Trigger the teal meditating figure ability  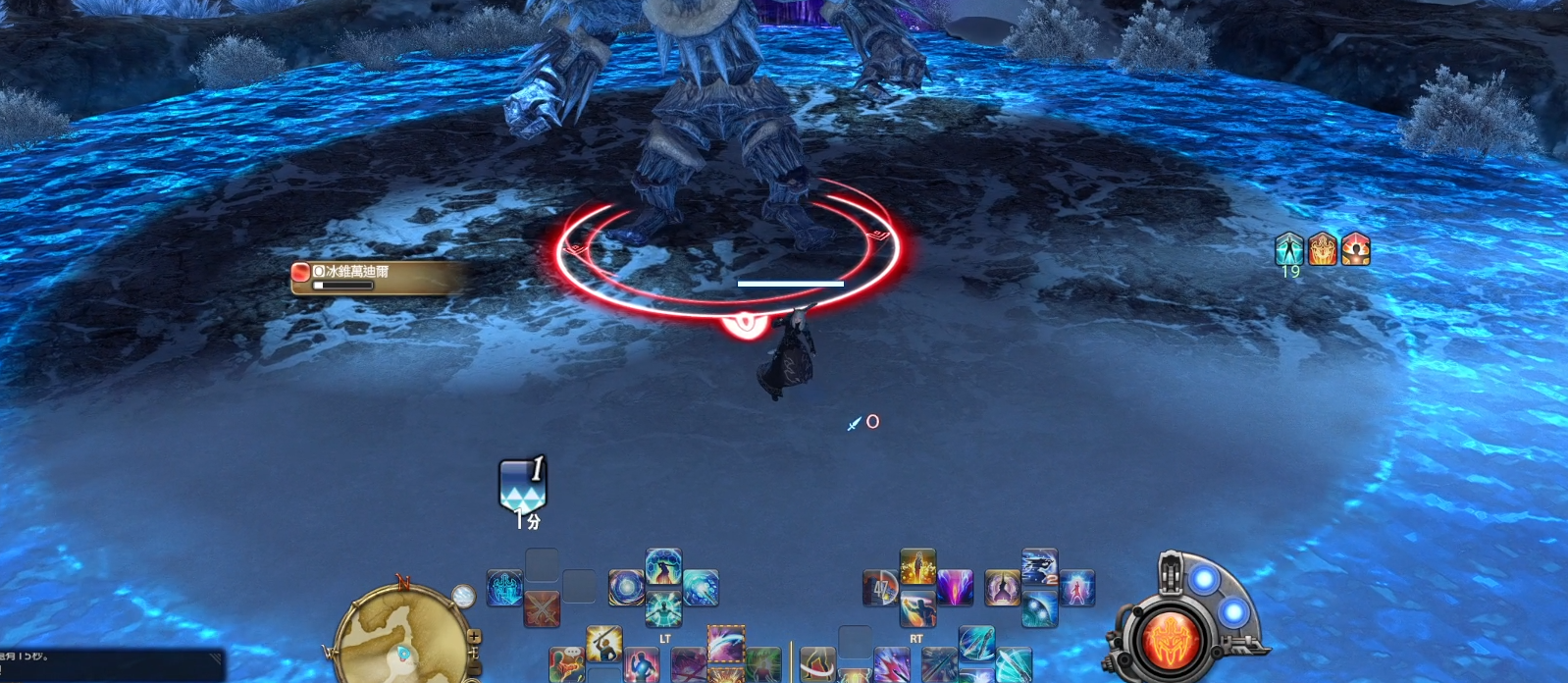point(663,609)
